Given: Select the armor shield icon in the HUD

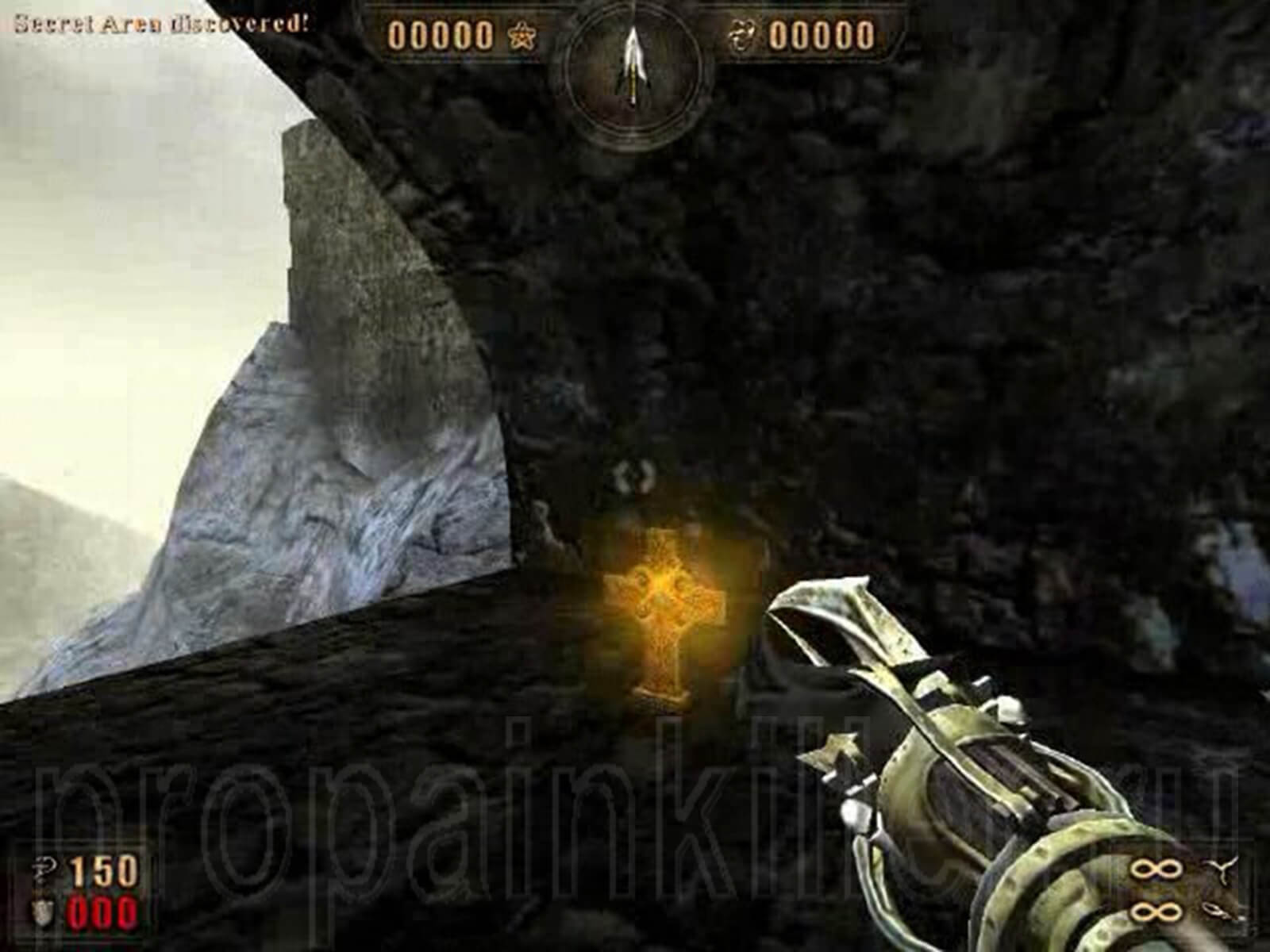Looking at the screenshot, I should tap(41, 911).
